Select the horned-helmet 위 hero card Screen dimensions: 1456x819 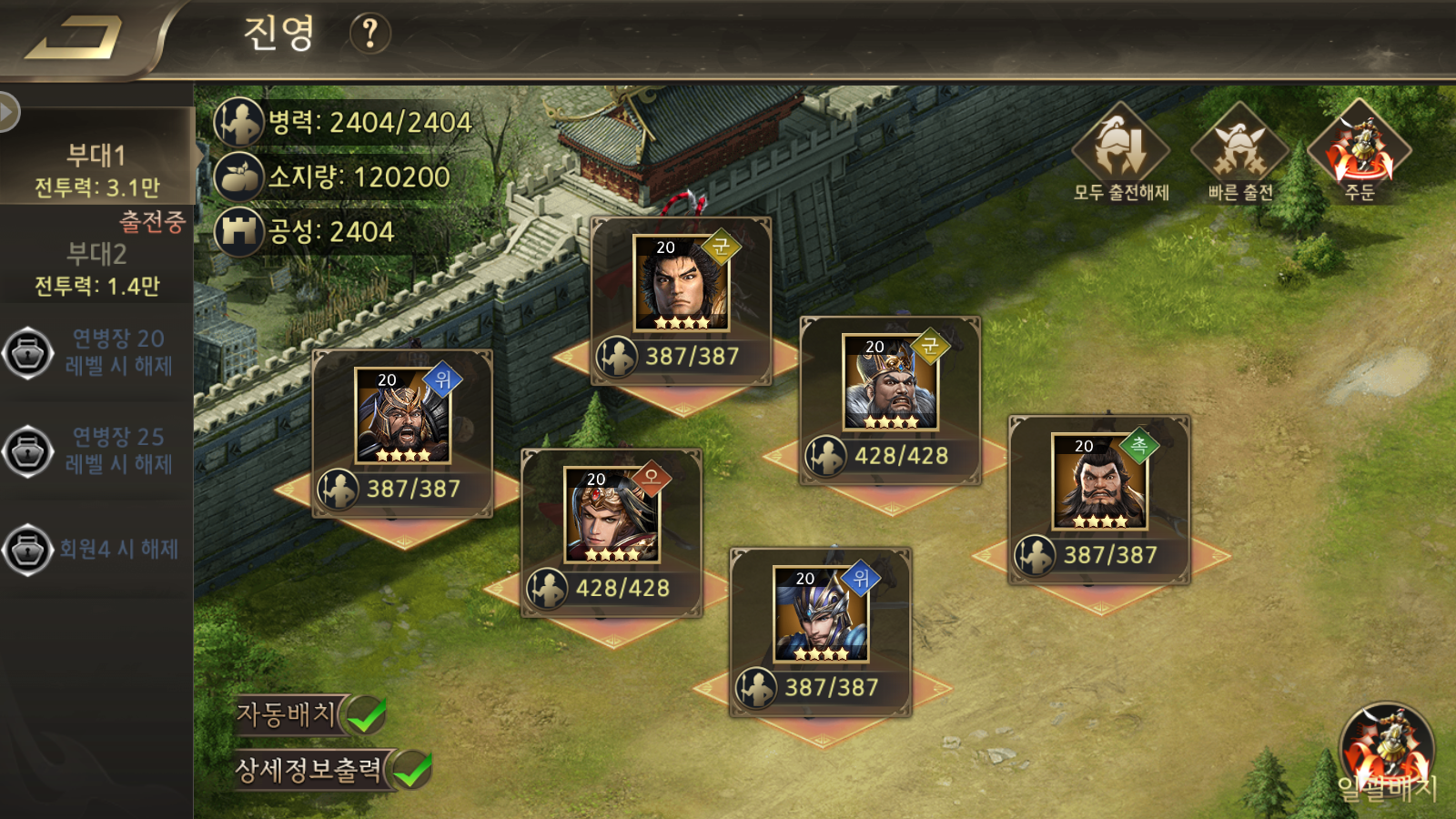pos(402,416)
